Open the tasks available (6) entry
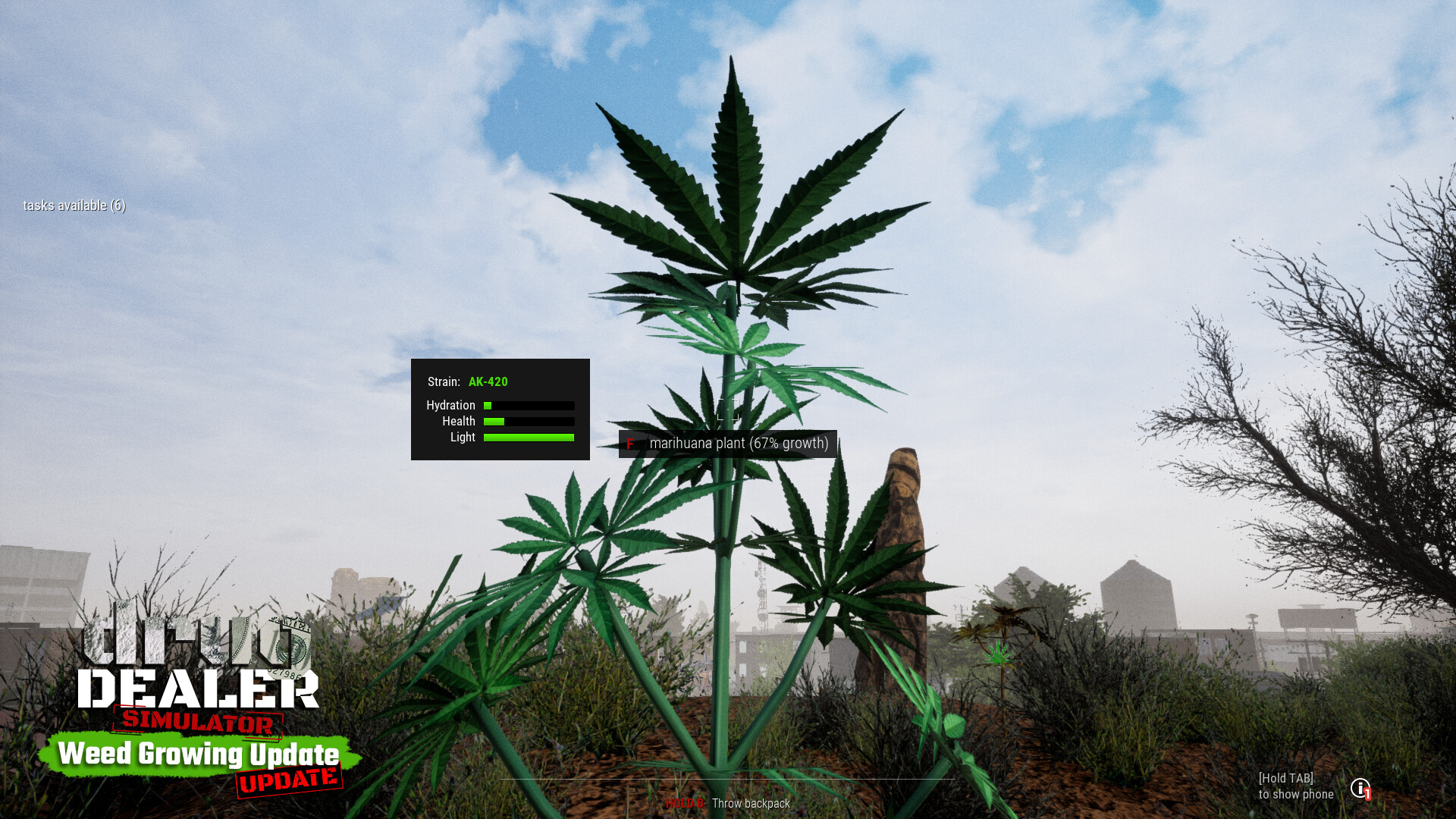This screenshot has width=1456, height=819. tap(75, 206)
